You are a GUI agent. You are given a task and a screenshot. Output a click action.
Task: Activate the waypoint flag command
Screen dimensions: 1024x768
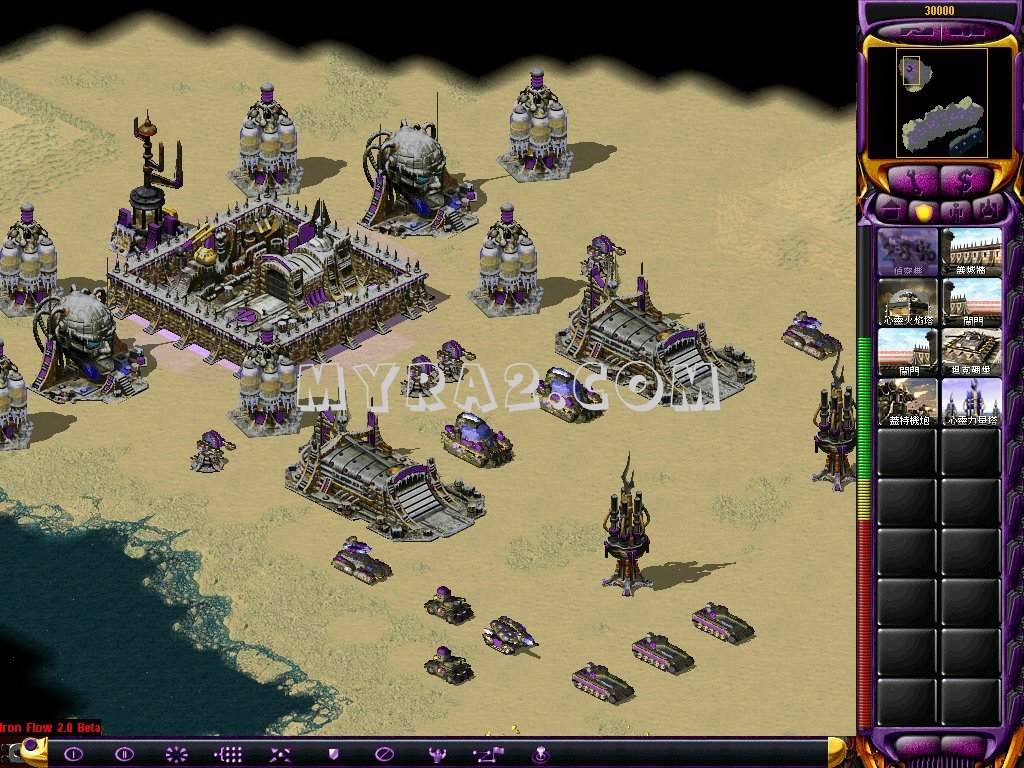(489, 754)
